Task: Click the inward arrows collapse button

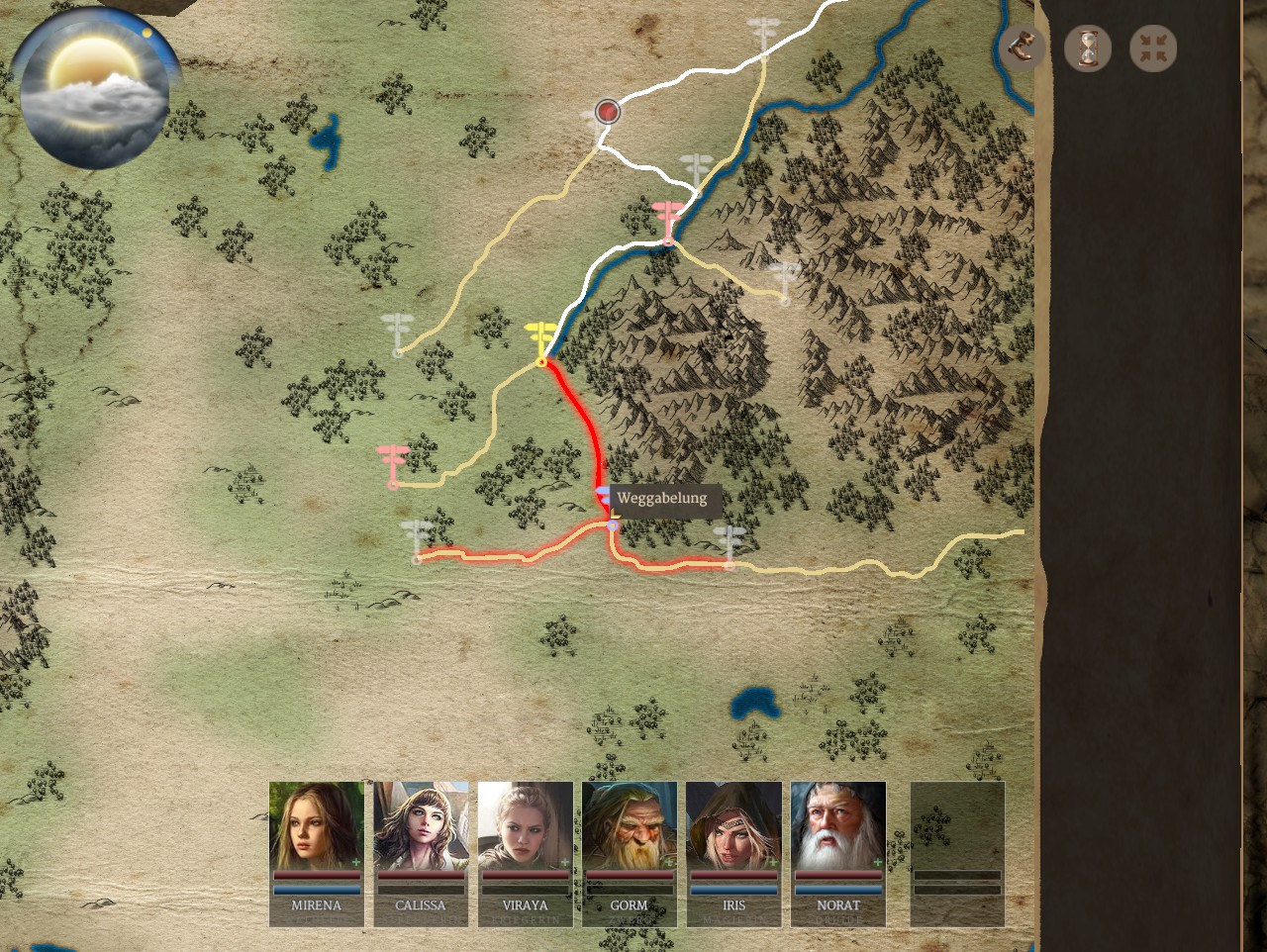Action: click(x=1153, y=48)
